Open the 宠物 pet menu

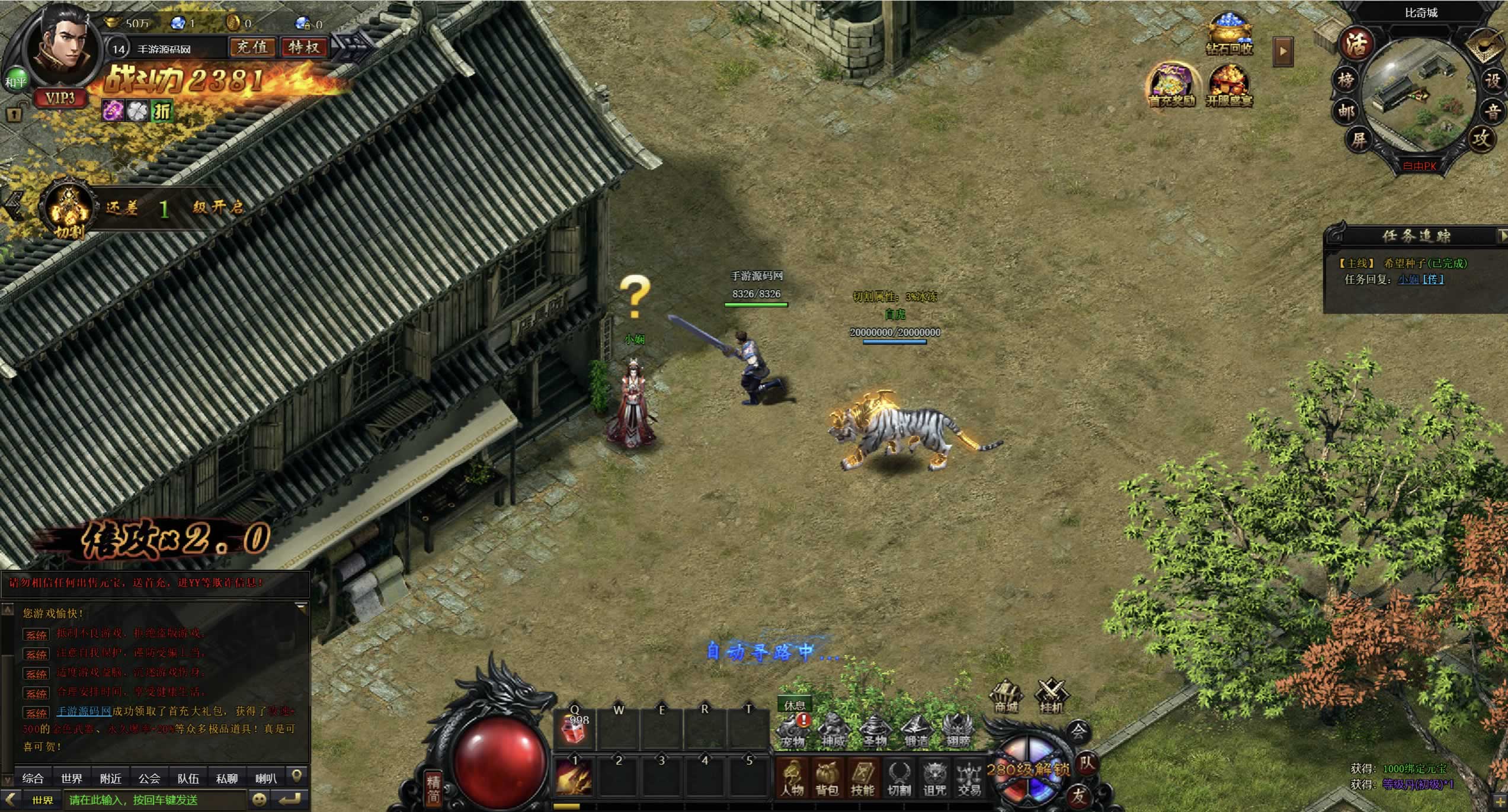coord(793,730)
